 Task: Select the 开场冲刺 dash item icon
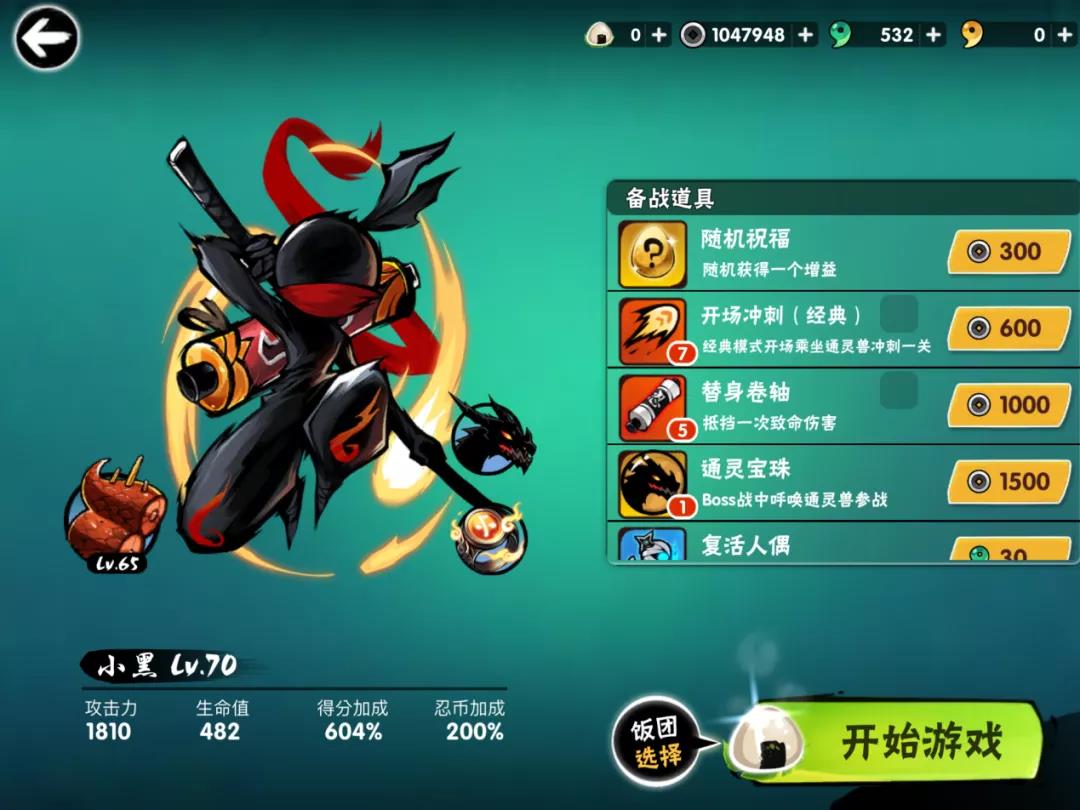click(652, 330)
